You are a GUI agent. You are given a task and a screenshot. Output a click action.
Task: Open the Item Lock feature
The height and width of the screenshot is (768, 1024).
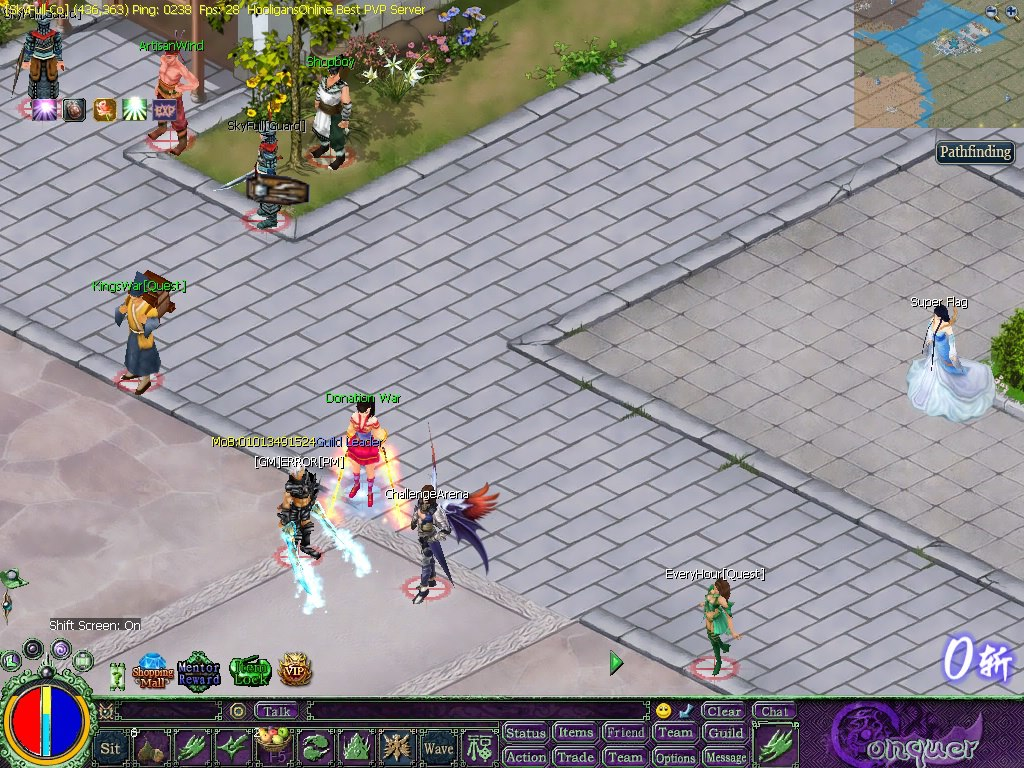(250, 671)
